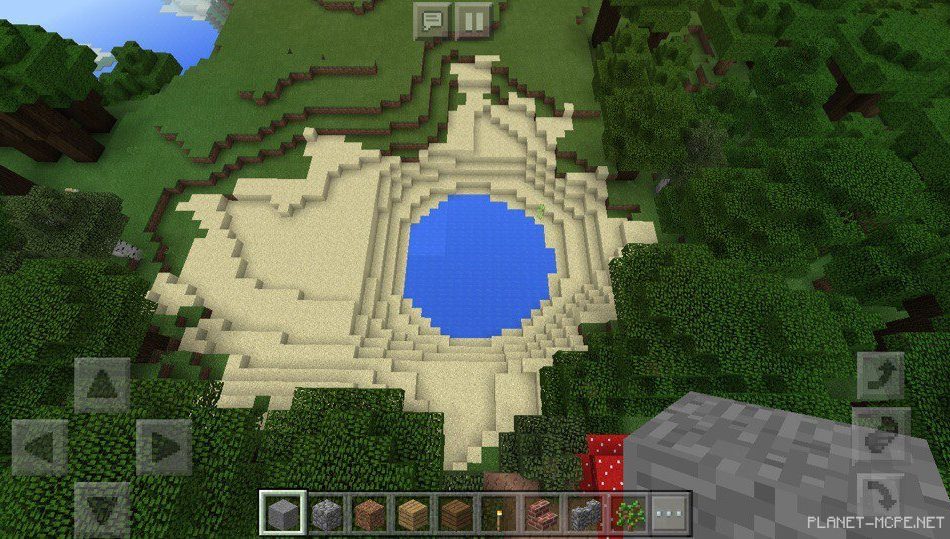Tap the move right arrow
The image size is (950, 539).
tap(163, 446)
